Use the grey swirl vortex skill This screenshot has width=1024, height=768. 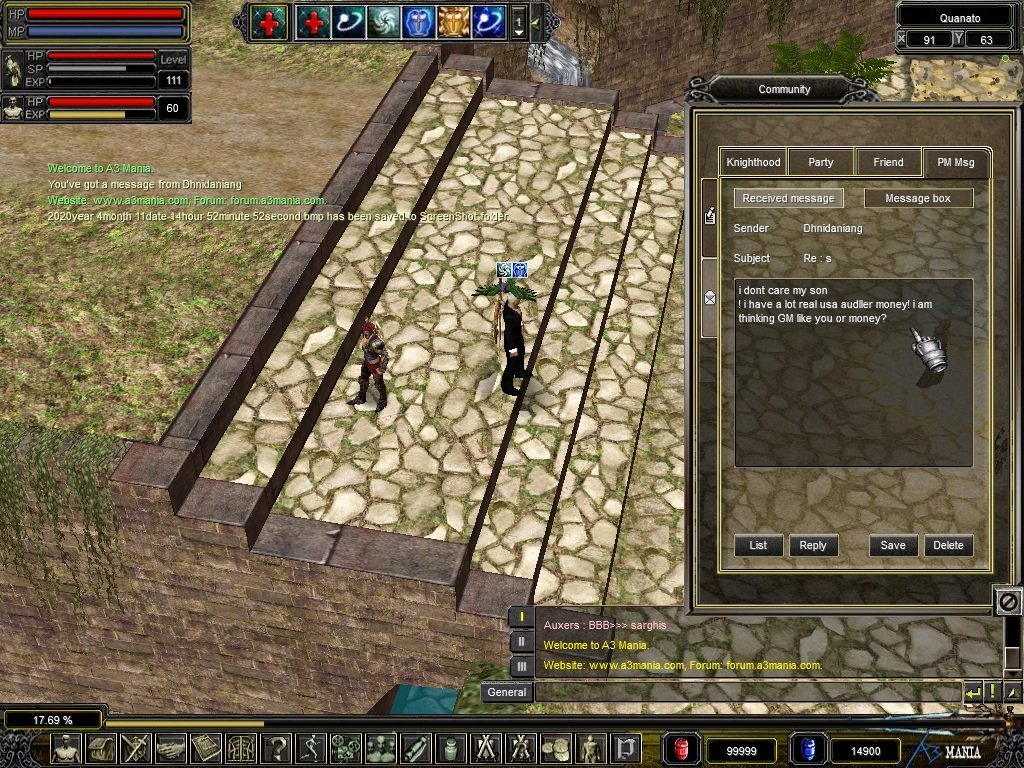[x=383, y=21]
